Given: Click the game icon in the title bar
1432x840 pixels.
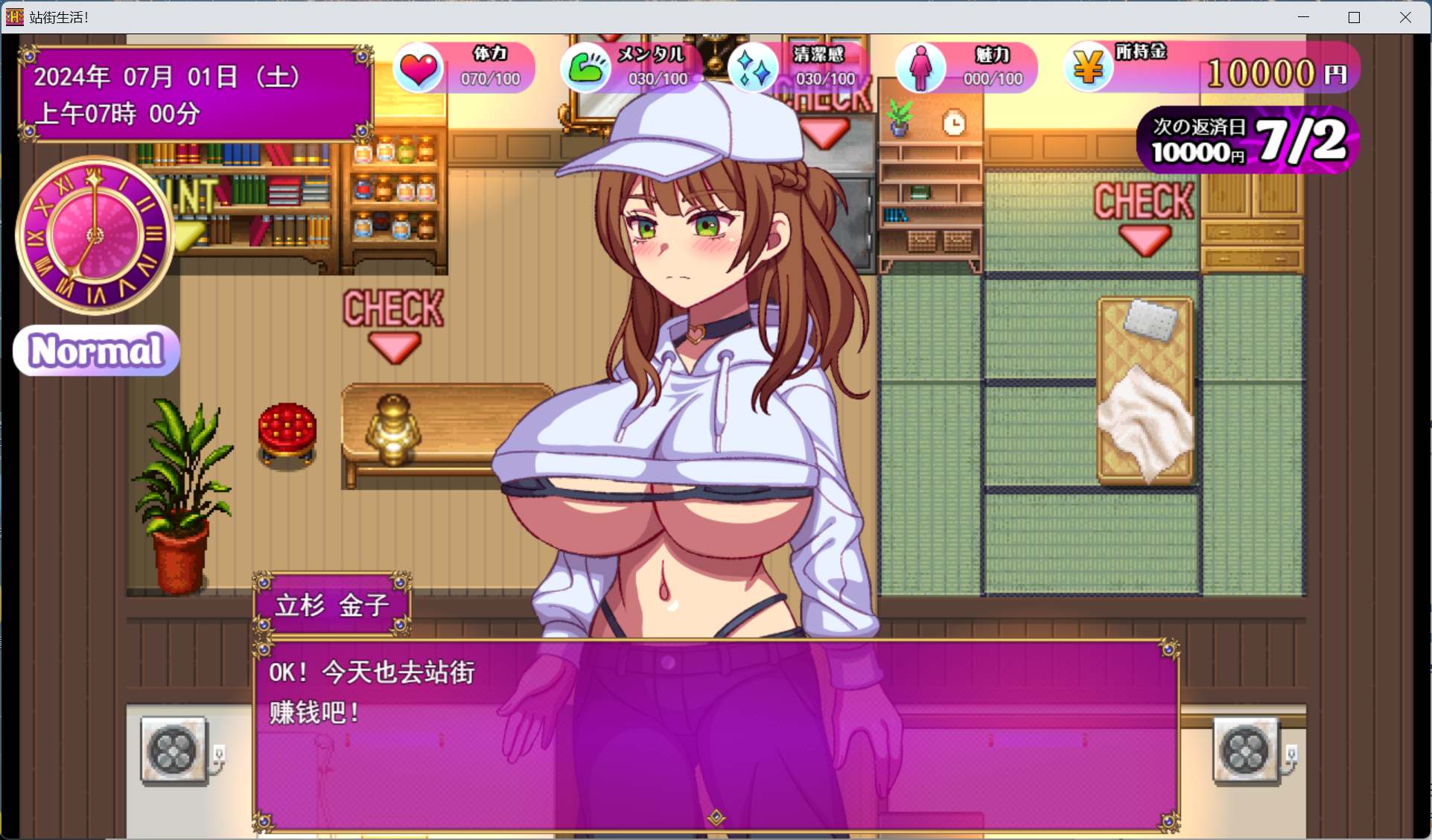Looking at the screenshot, I should 13,16.
